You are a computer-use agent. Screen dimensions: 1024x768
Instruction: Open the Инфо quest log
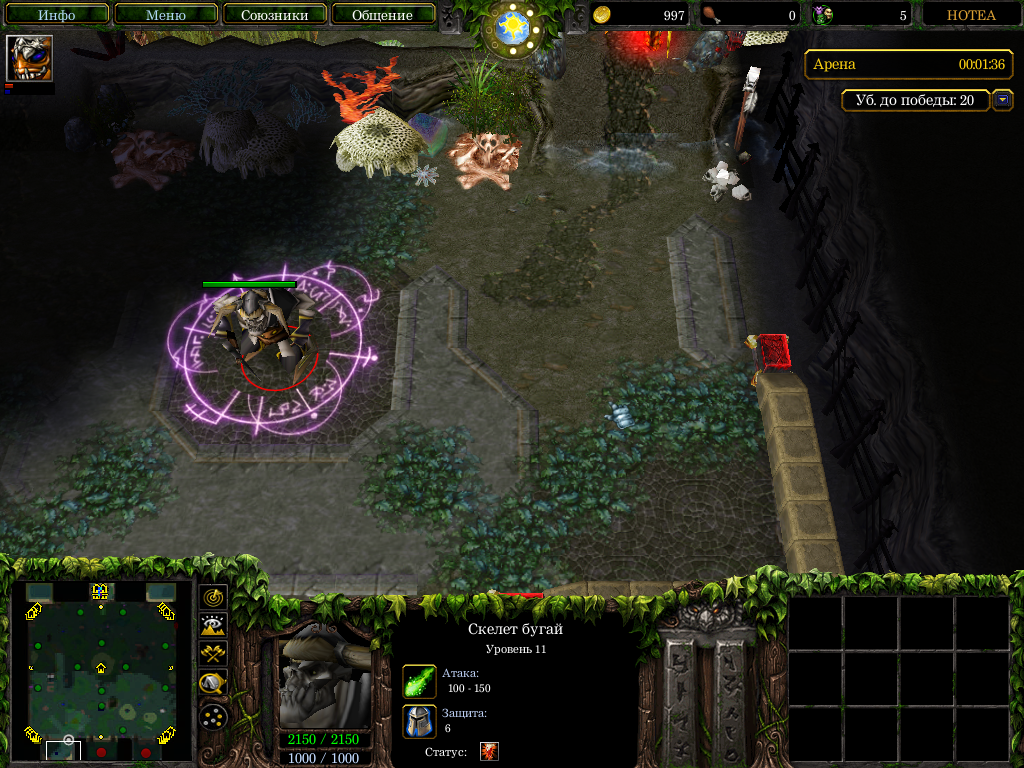pos(57,15)
